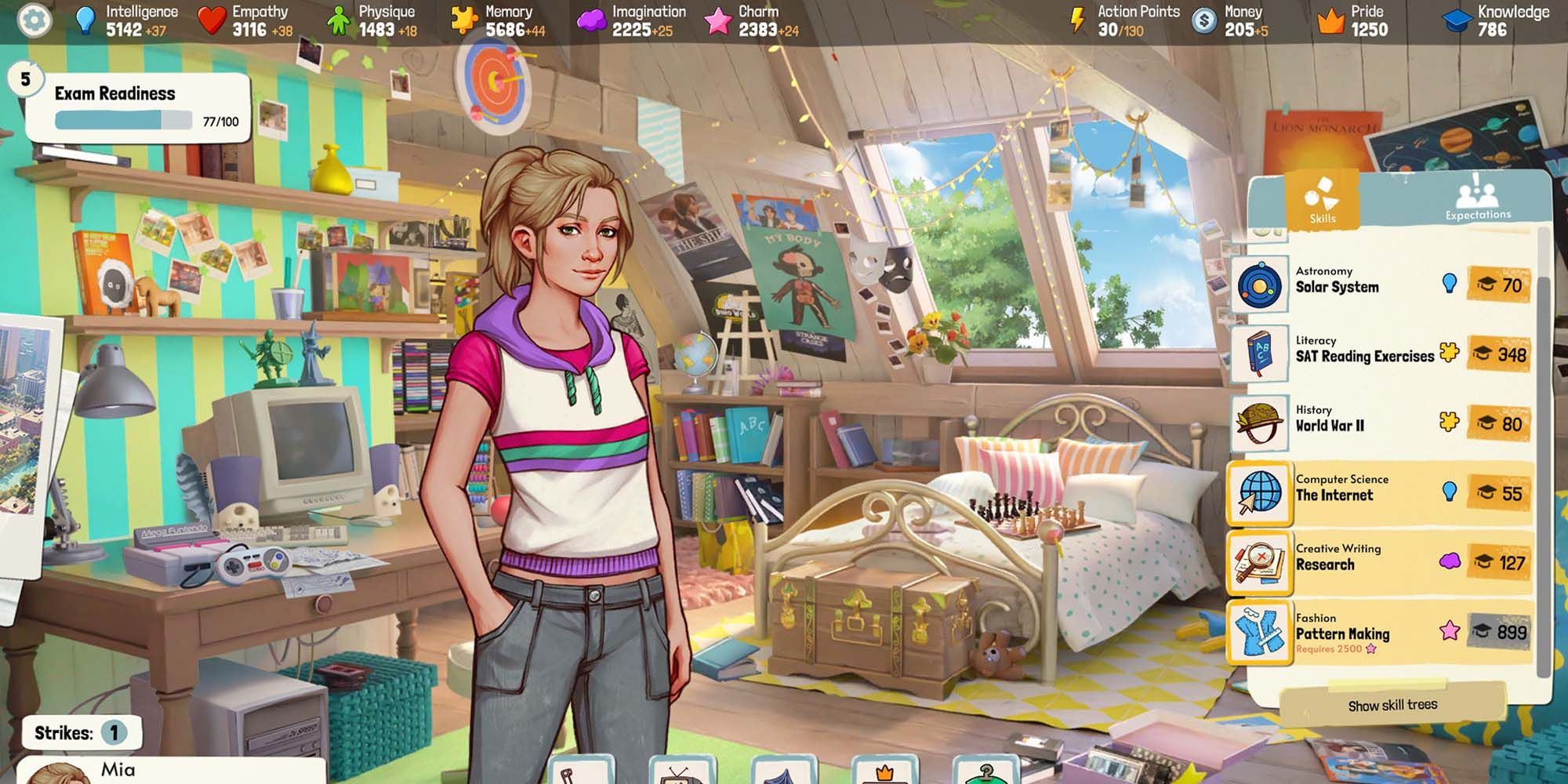Image resolution: width=1568 pixels, height=784 pixels.
Task: Select the Charm star icon
Action: (719, 20)
